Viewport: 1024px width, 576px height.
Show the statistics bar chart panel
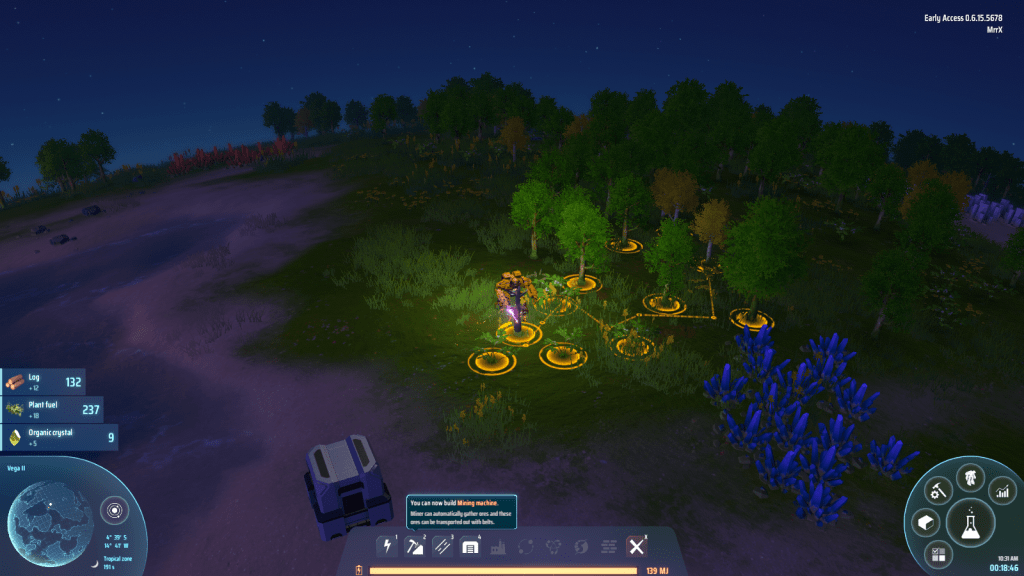pos(1002,490)
